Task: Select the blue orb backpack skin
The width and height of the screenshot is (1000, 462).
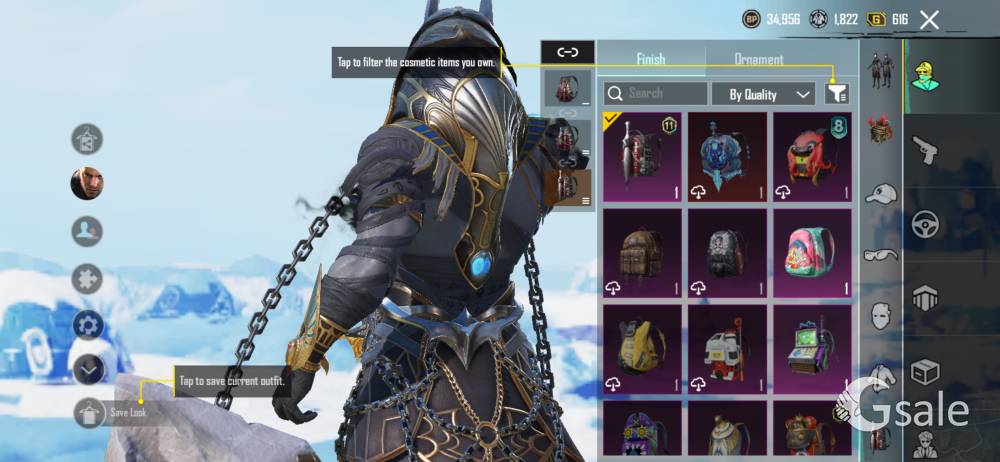Action: [x=727, y=156]
